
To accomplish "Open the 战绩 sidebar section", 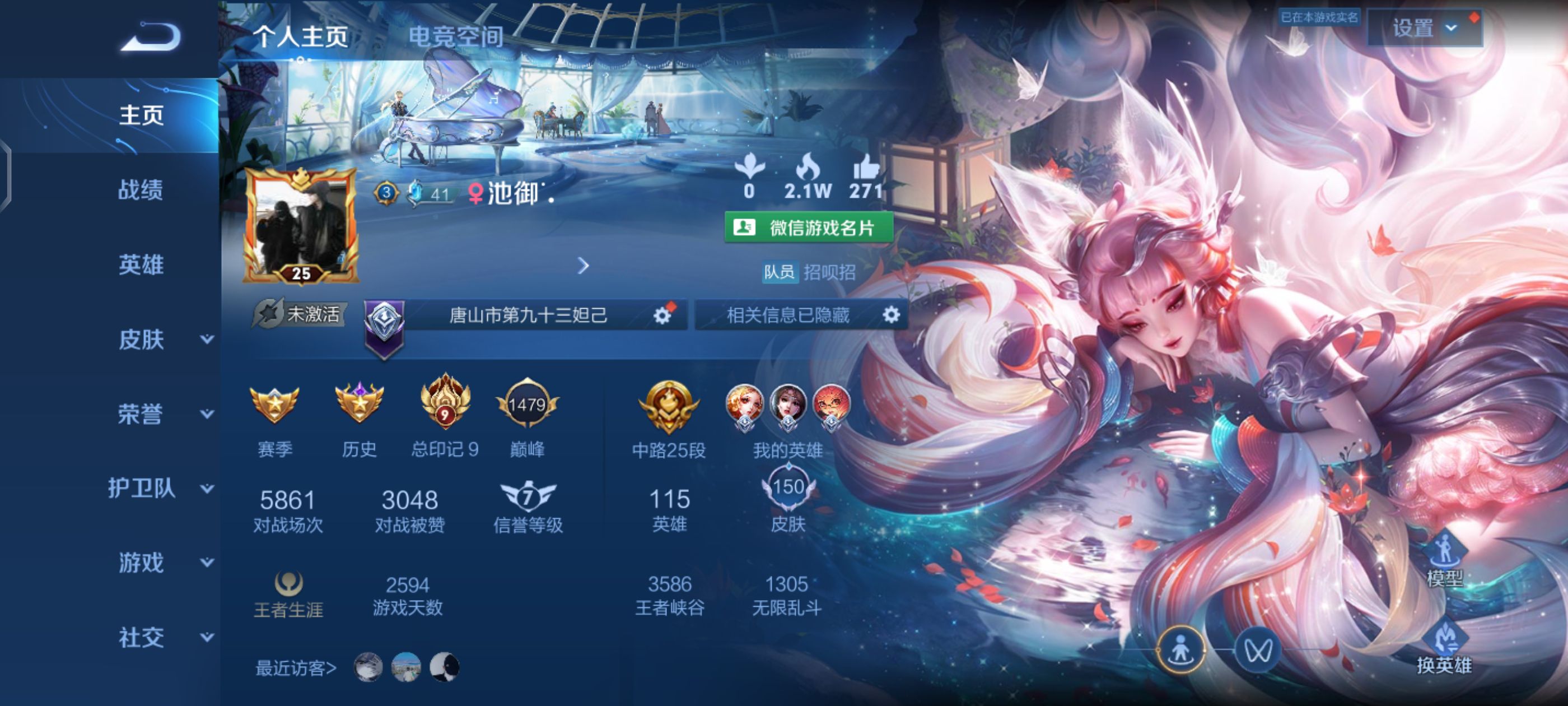I will click(141, 189).
